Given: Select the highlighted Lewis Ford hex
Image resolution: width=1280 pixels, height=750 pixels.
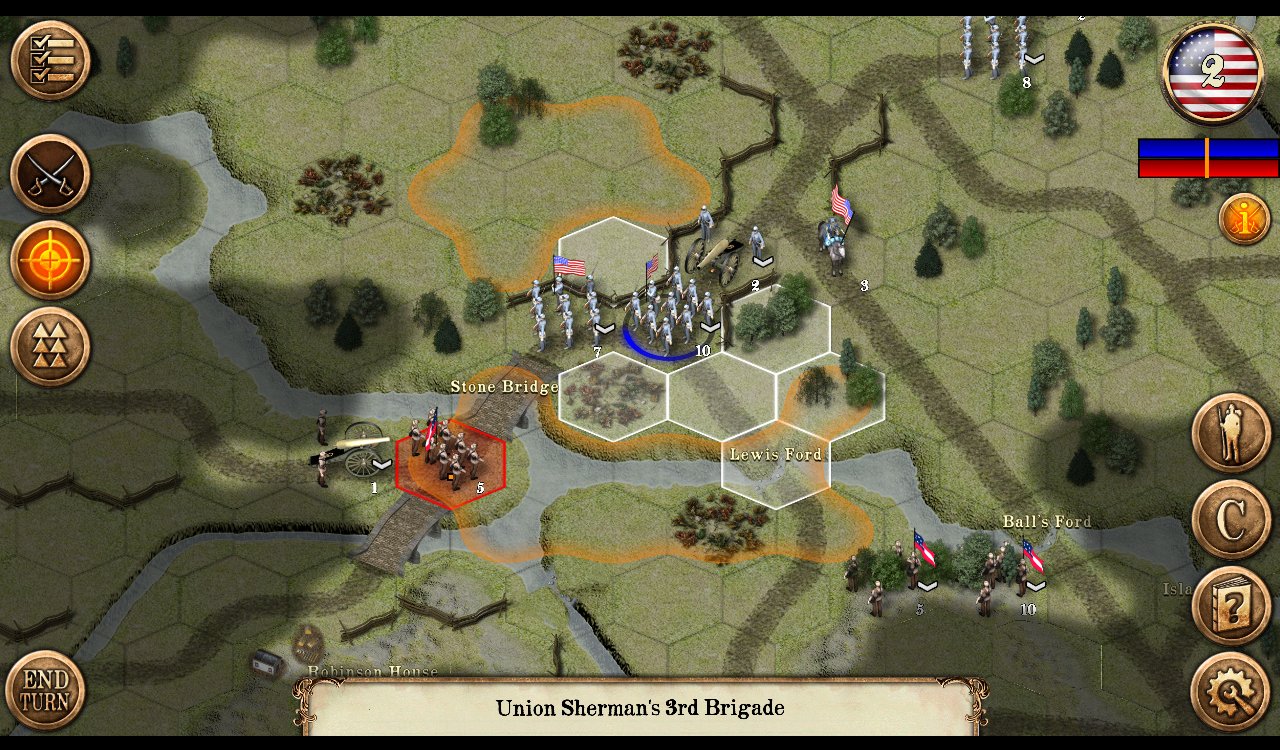Looking at the screenshot, I should tap(776, 462).
